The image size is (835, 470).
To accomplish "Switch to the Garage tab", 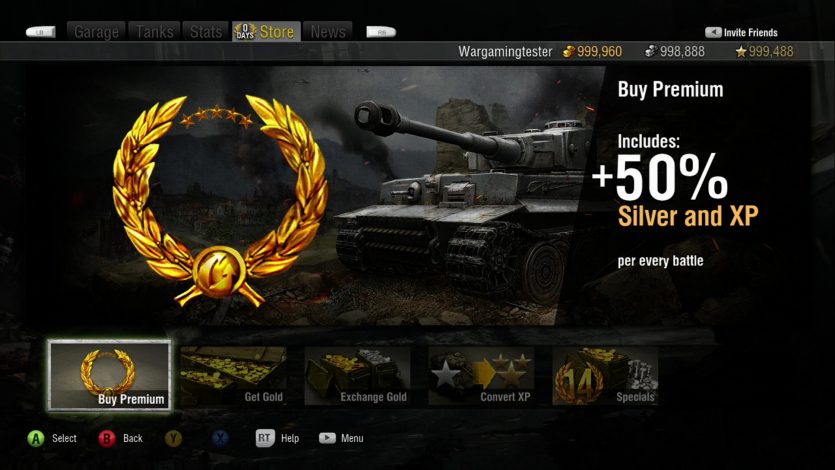I will click(97, 32).
